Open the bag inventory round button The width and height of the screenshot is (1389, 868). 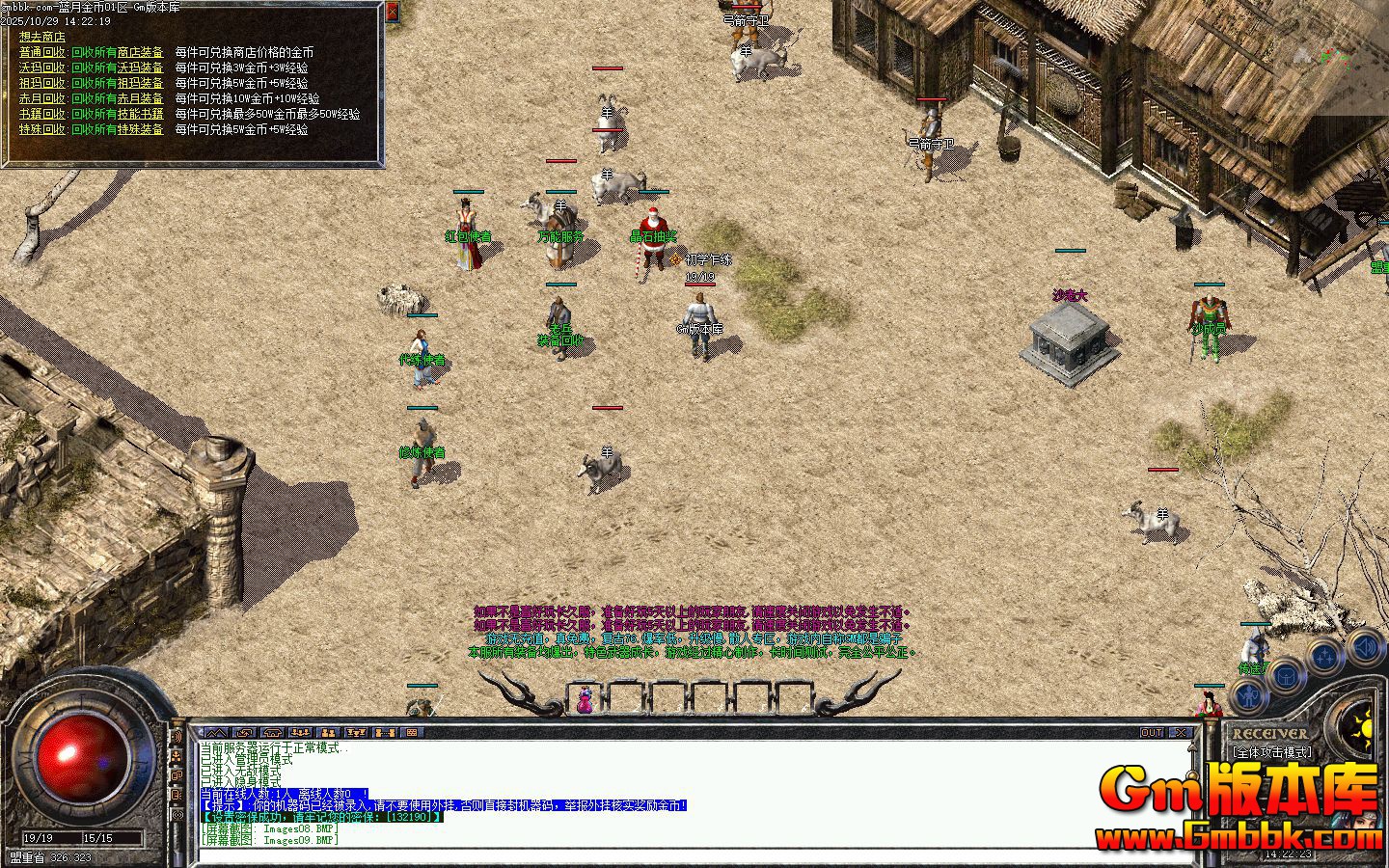[x=1288, y=675]
